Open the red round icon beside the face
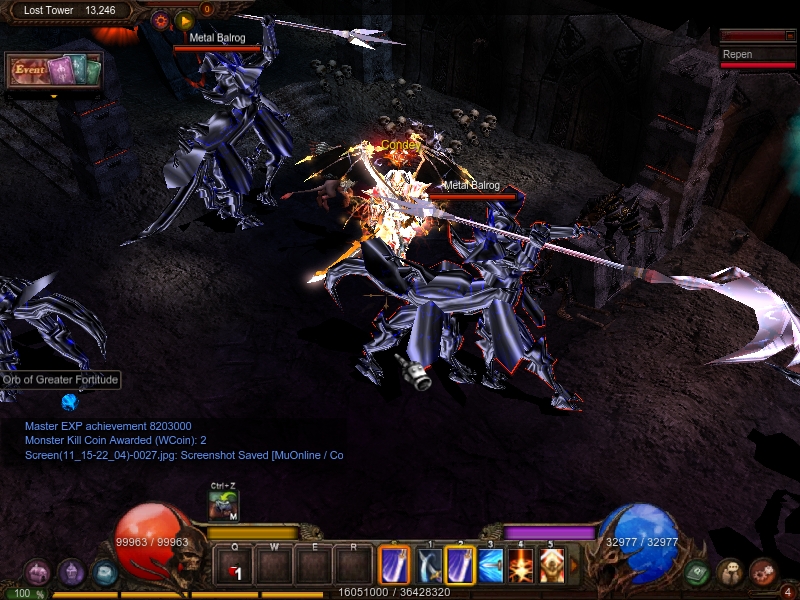The width and height of the screenshot is (800, 600). click(762, 571)
